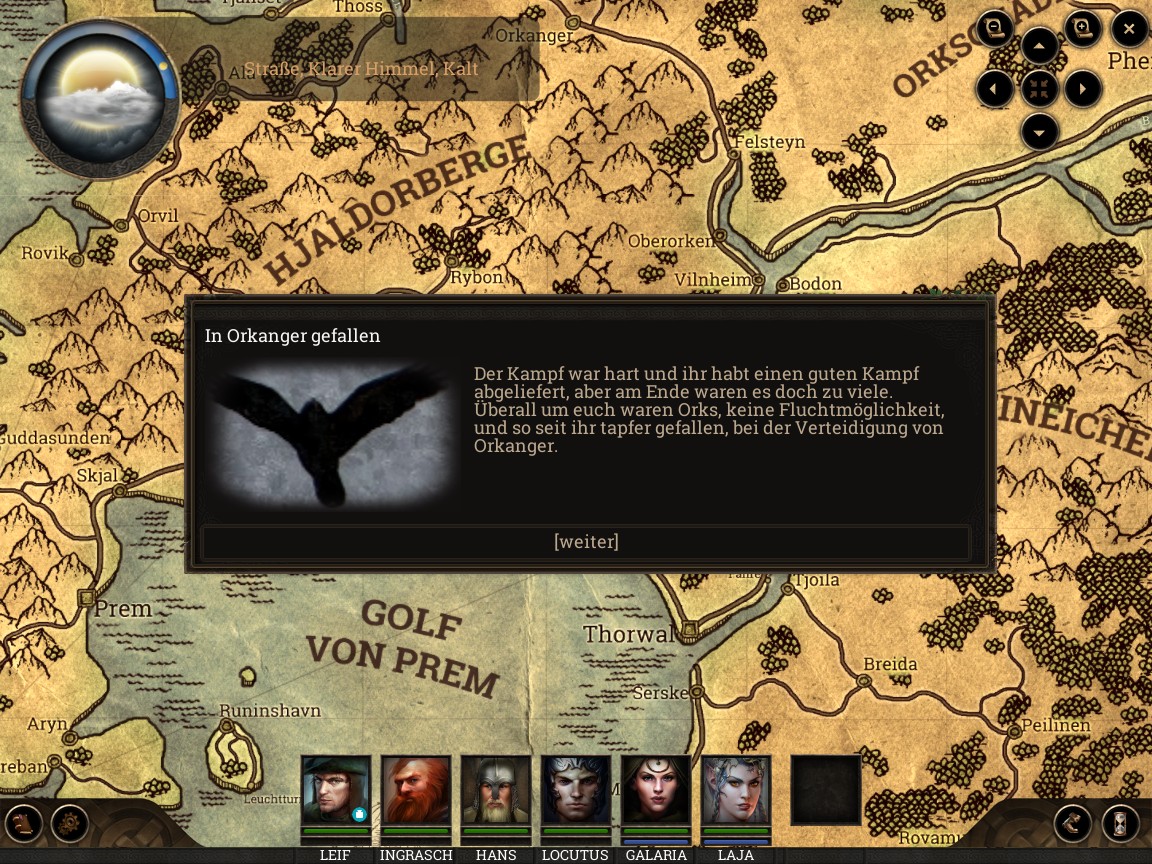1152x864 pixels.
Task: Close the map with the X button
Action: [x=1129, y=29]
